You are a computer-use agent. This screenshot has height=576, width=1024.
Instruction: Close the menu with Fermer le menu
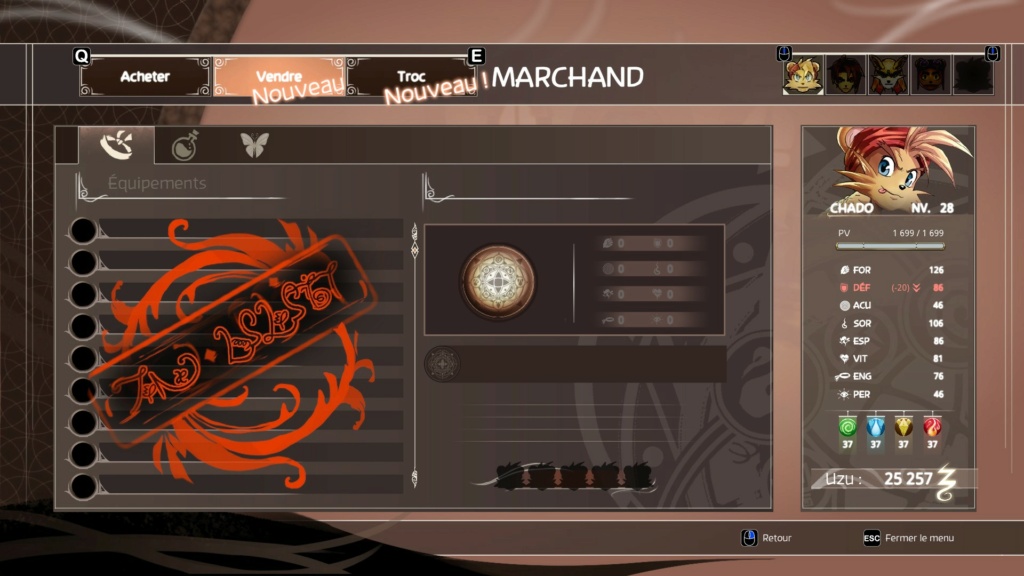(x=909, y=538)
